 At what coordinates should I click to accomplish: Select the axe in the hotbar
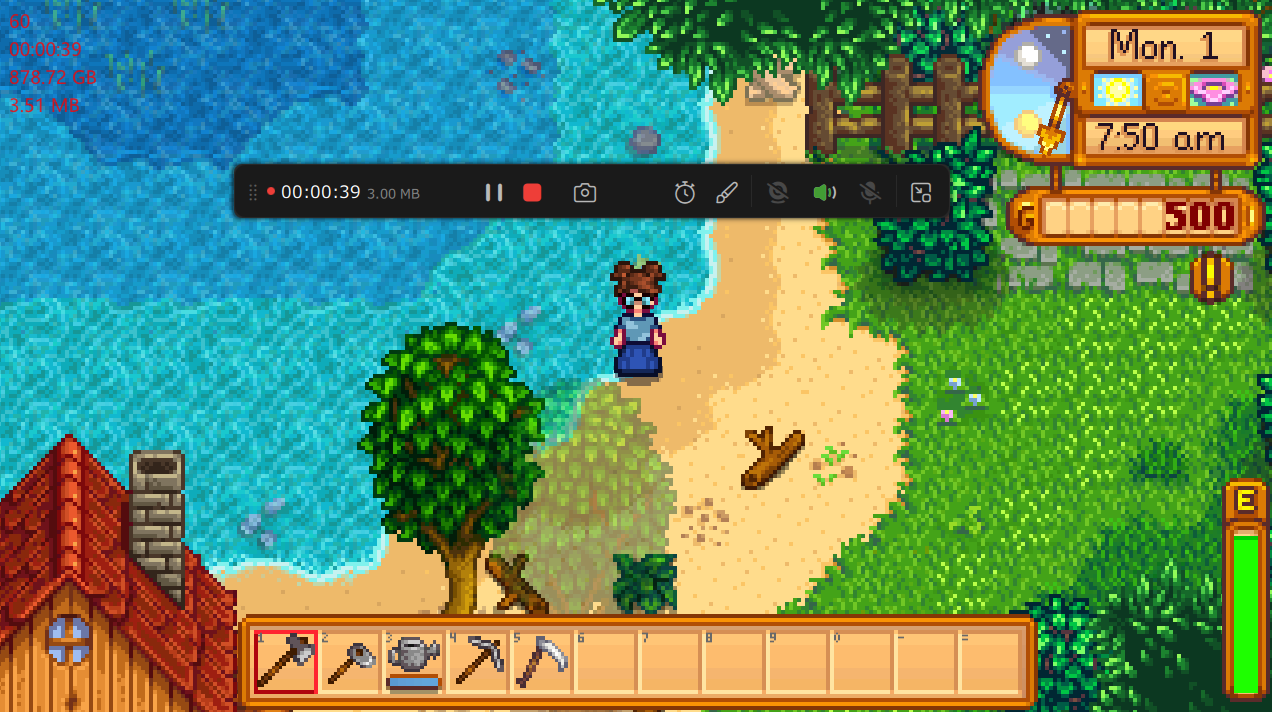point(286,662)
